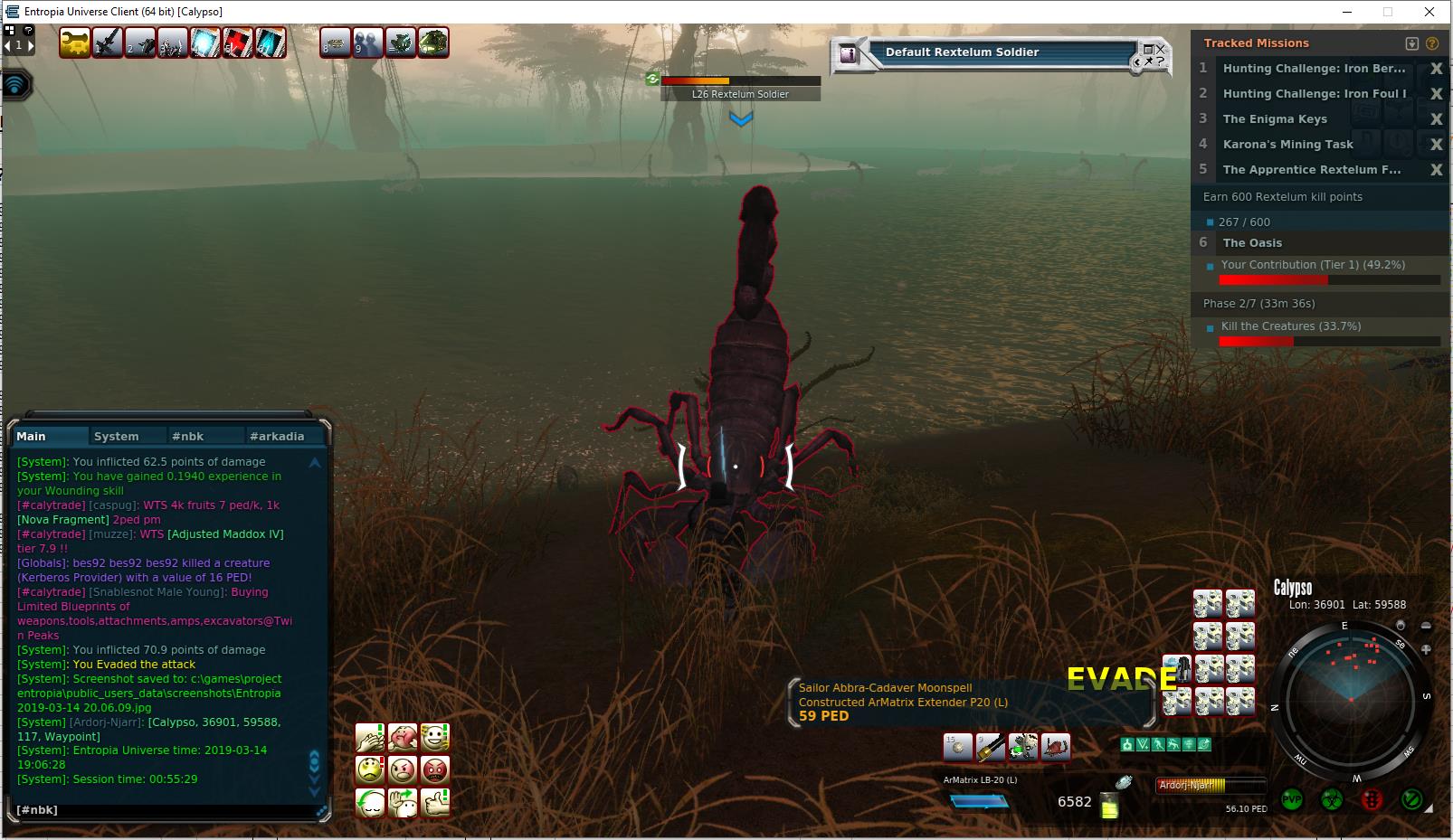Image resolution: width=1453 pixels, height=840 pixels.
Task: Select the #nbk chat tab
Action: tap(188, 436)
